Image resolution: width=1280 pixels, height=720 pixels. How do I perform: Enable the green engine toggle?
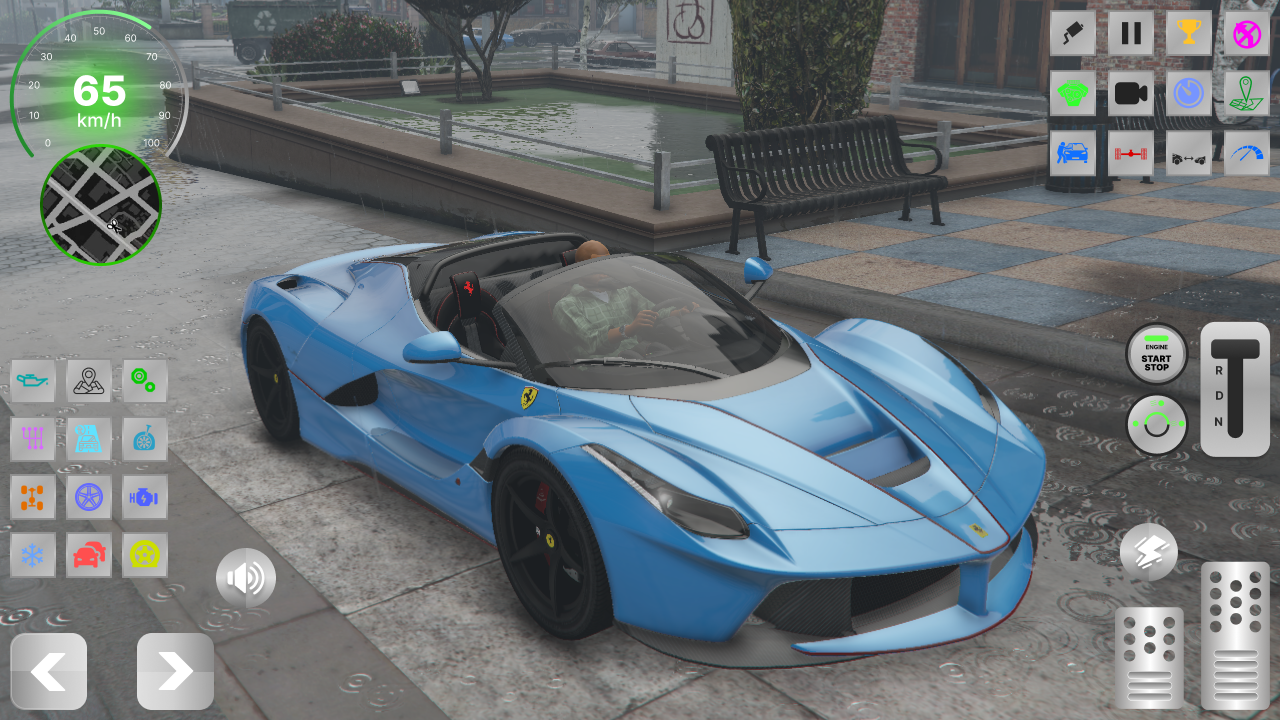click(1072, 93)
